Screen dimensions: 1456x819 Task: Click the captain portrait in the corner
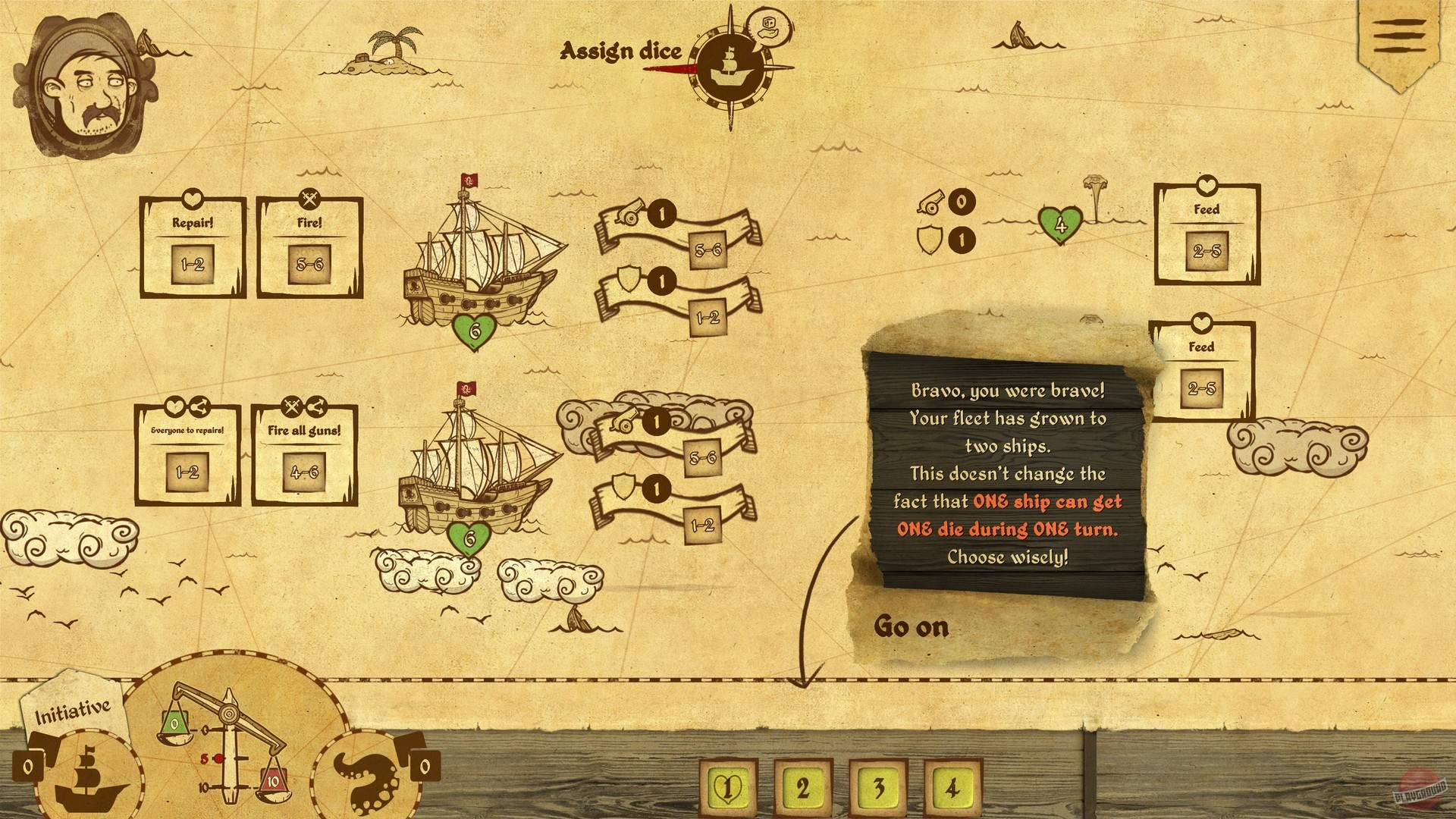[x=87, y=83]
